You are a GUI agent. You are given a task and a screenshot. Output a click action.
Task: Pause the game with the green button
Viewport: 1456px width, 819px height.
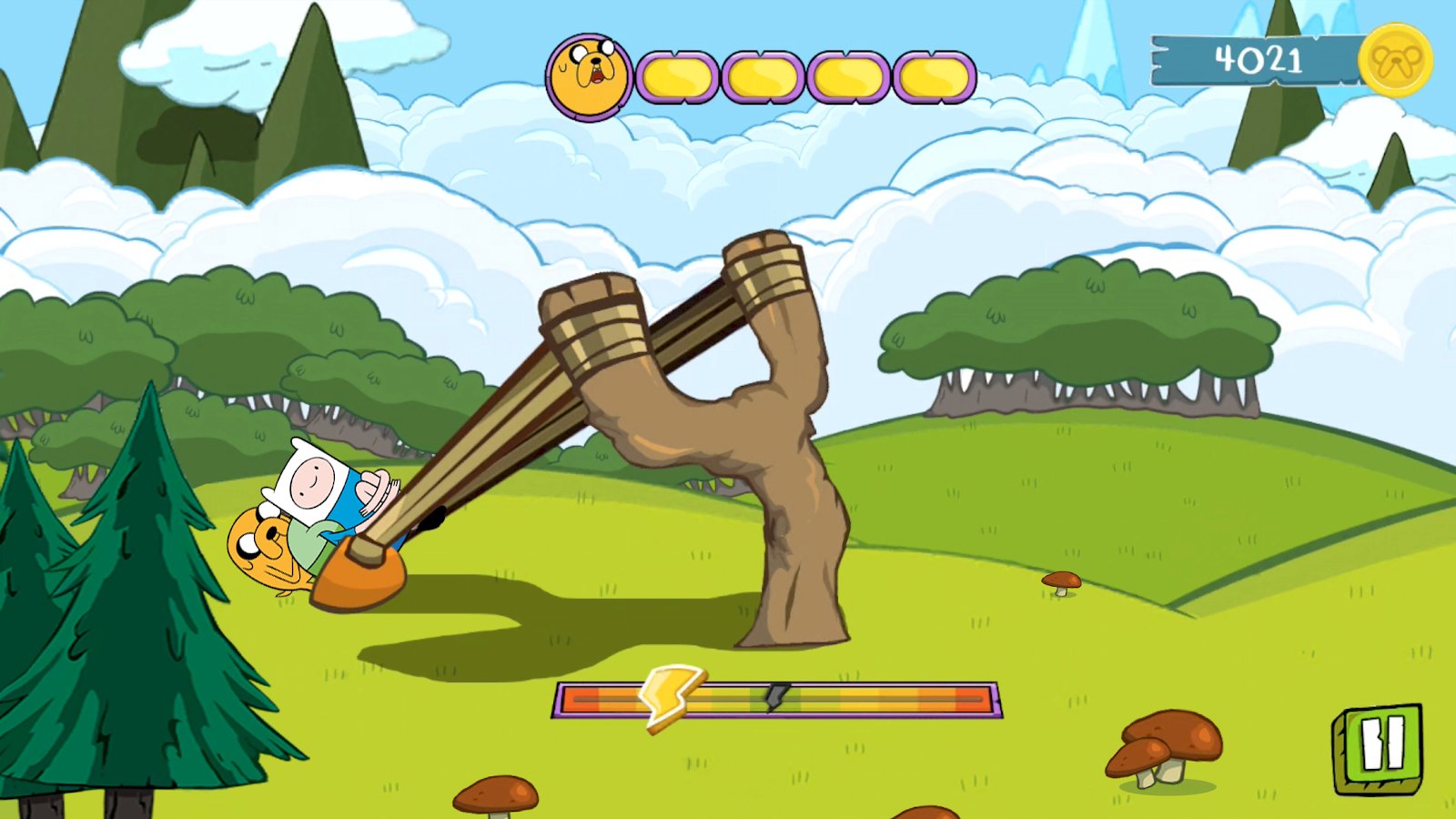[x=1380, y=746]
